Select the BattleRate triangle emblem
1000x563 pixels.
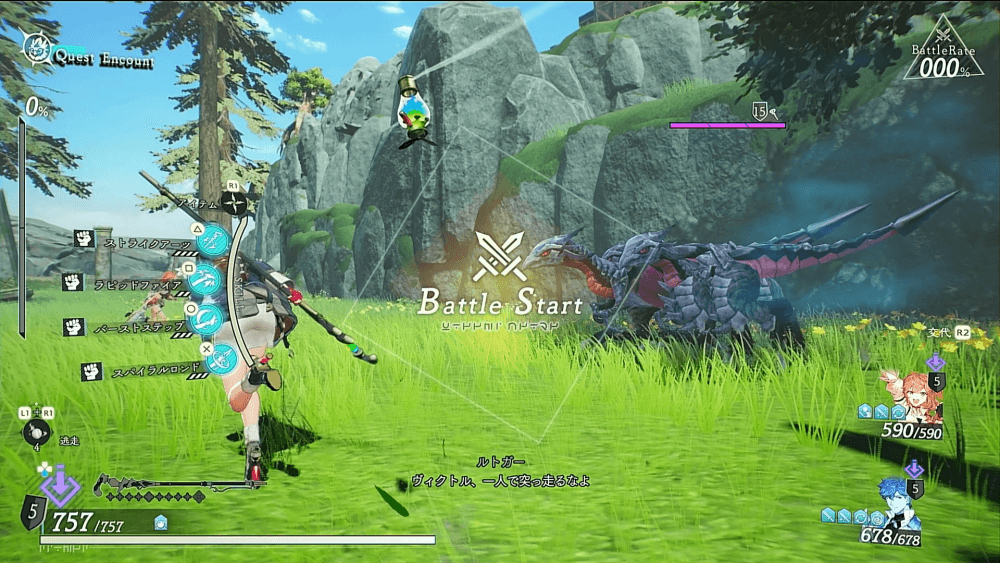click(942, 48)
